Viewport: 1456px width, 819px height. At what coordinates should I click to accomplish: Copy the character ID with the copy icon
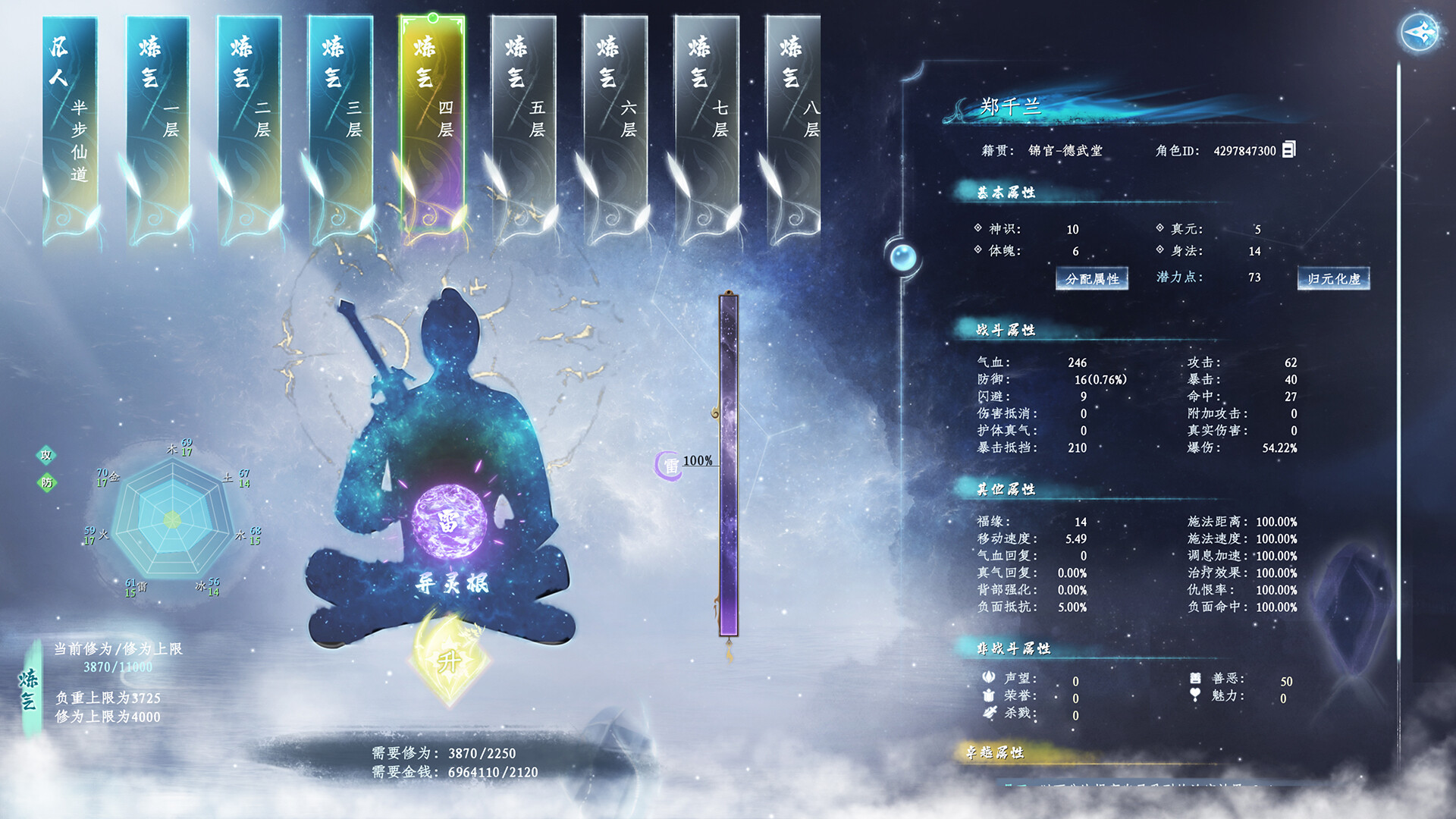pyautogui.click(x=1288, y=150)
